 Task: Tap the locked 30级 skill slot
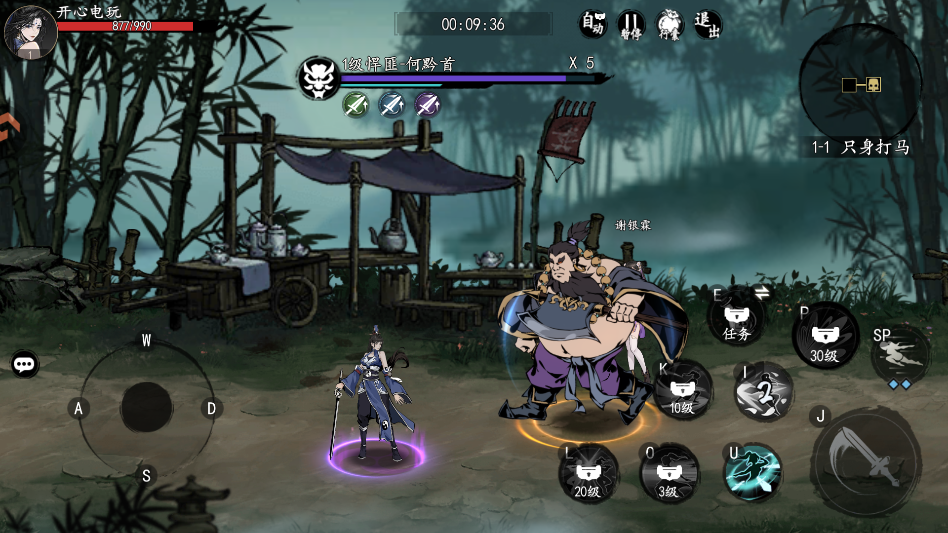825,335
